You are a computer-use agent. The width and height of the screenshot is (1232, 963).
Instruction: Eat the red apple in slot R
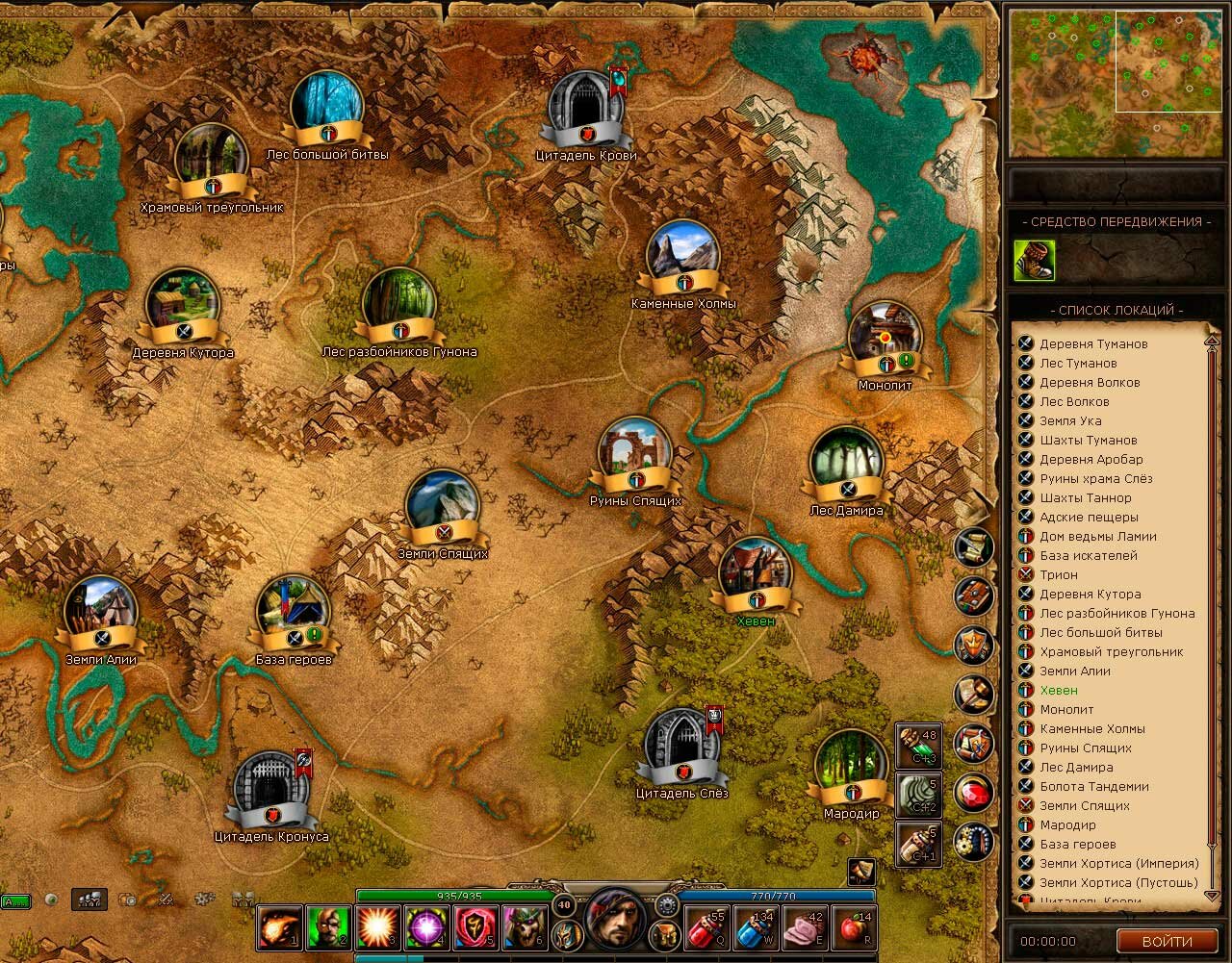(854, 928)
